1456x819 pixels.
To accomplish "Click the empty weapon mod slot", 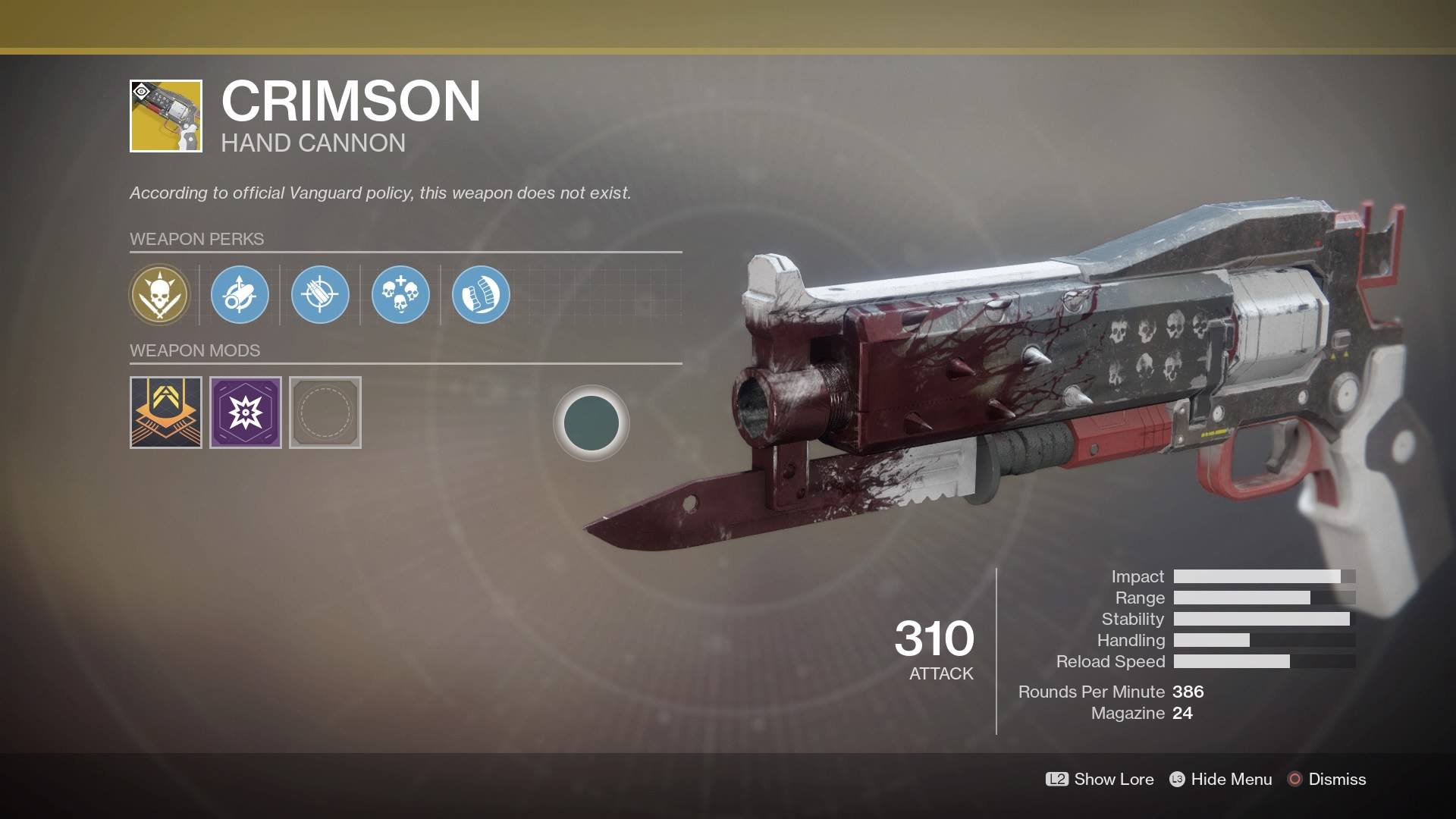I will (x=325, y=413).
